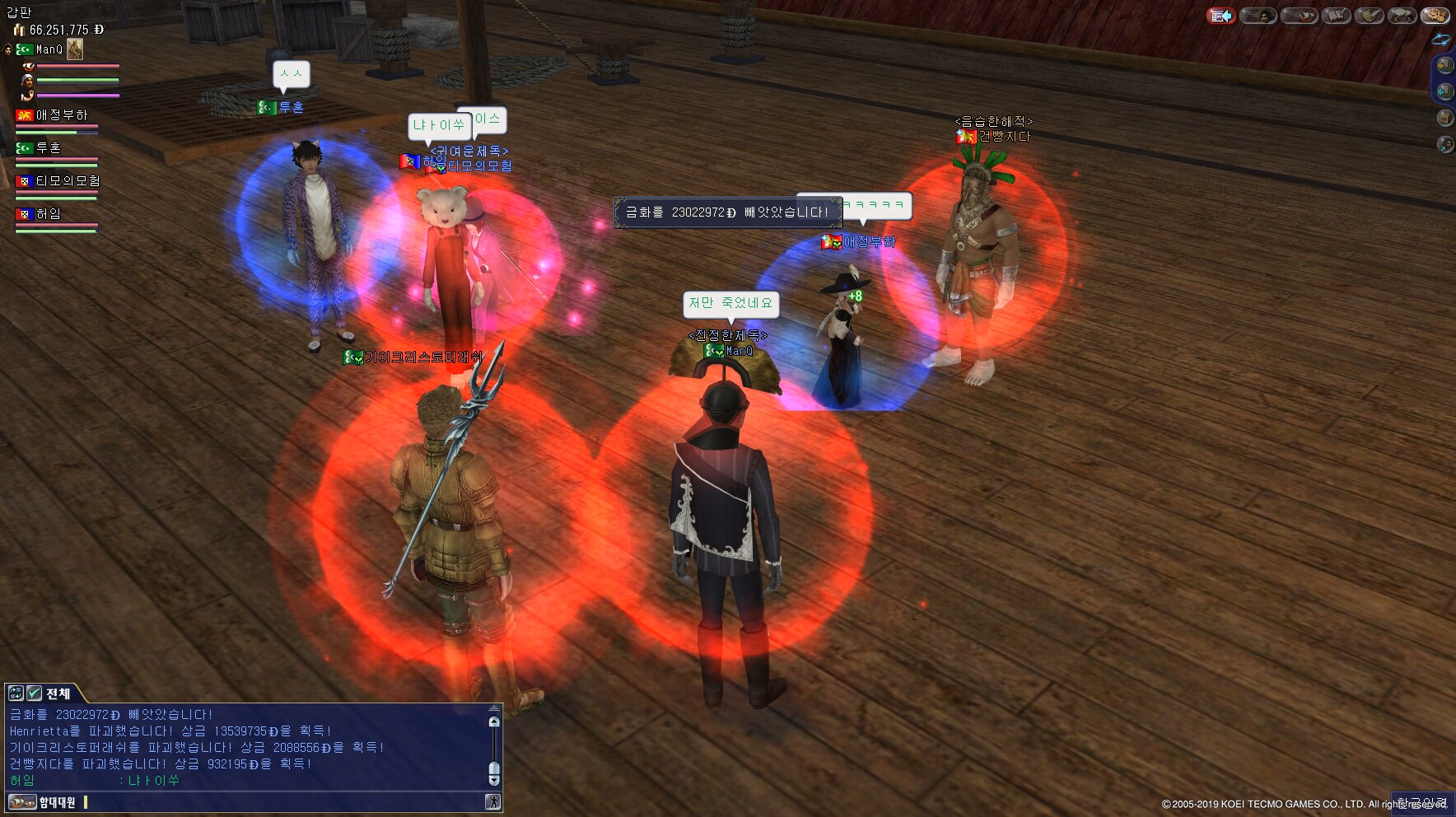Open the emote figure button in chat

point(492,802)
